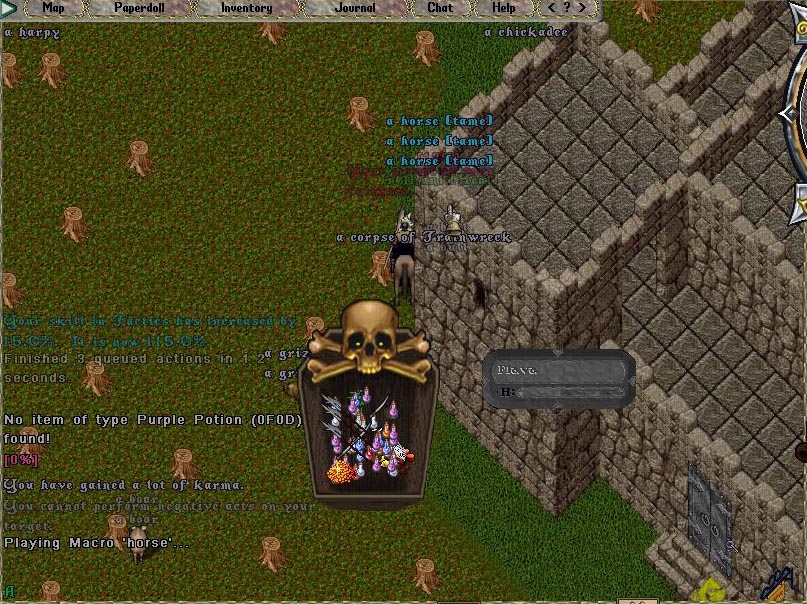Click the compass radar at the screen edge
The image size is (807, 604).
[796, 150]
